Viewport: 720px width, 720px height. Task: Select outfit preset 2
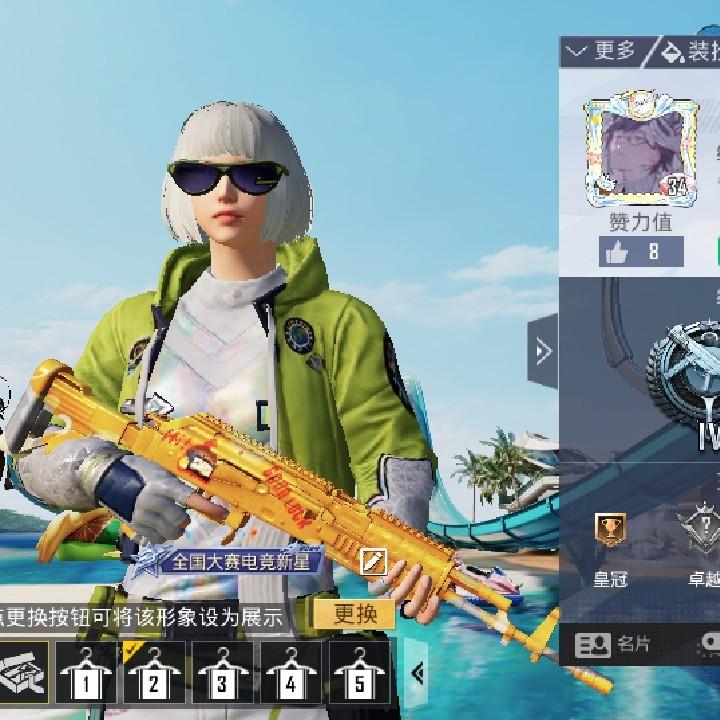[155, 673]
